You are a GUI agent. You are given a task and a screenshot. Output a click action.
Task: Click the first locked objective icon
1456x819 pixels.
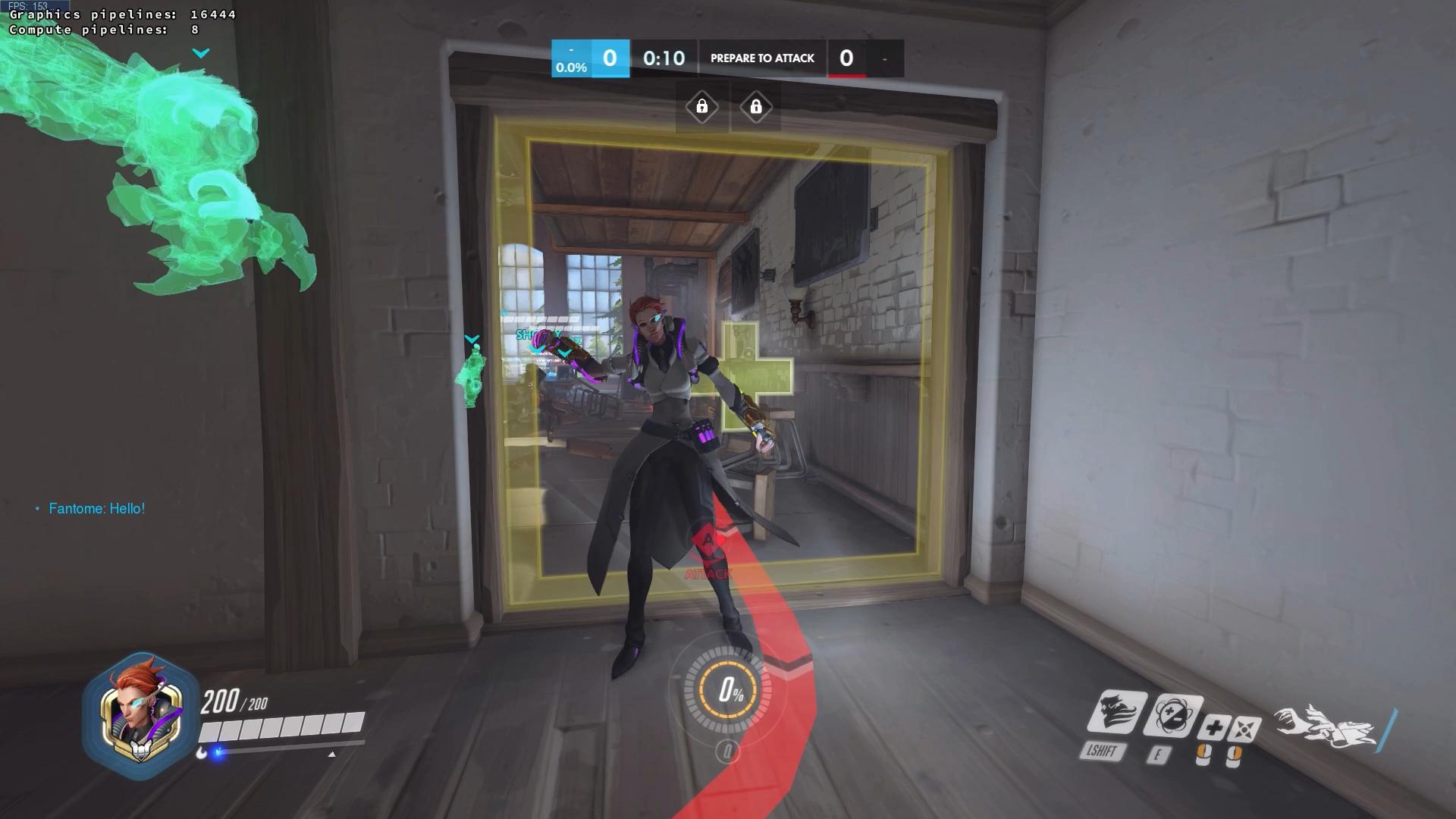click(702, 107)
